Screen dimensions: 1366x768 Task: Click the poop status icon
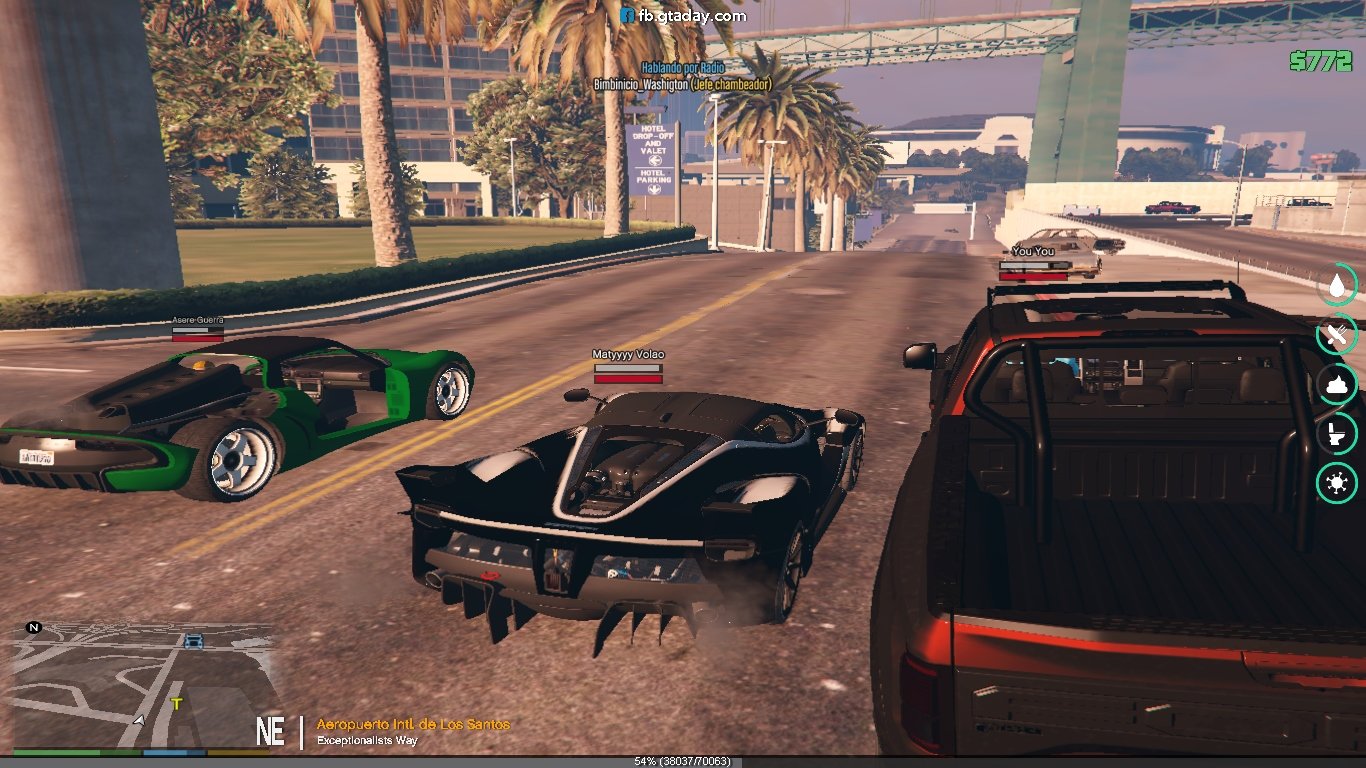coord(1337,385)
